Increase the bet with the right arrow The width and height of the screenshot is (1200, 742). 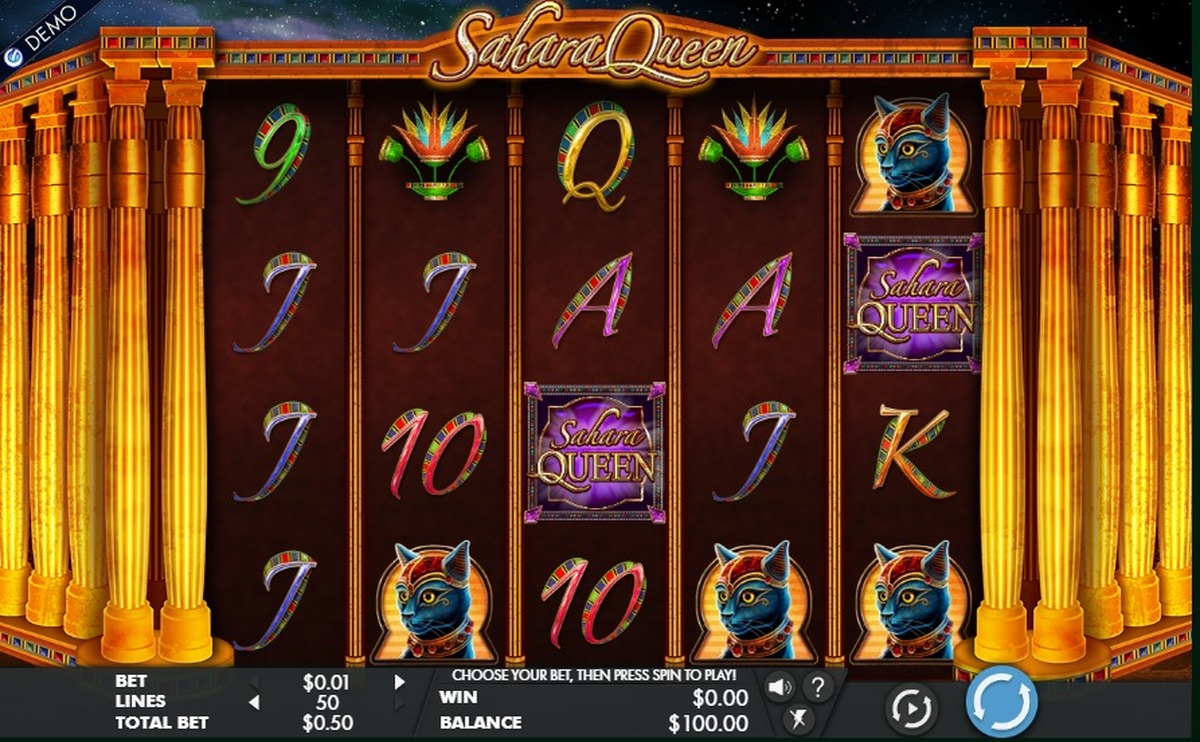[x=400, y=682]
